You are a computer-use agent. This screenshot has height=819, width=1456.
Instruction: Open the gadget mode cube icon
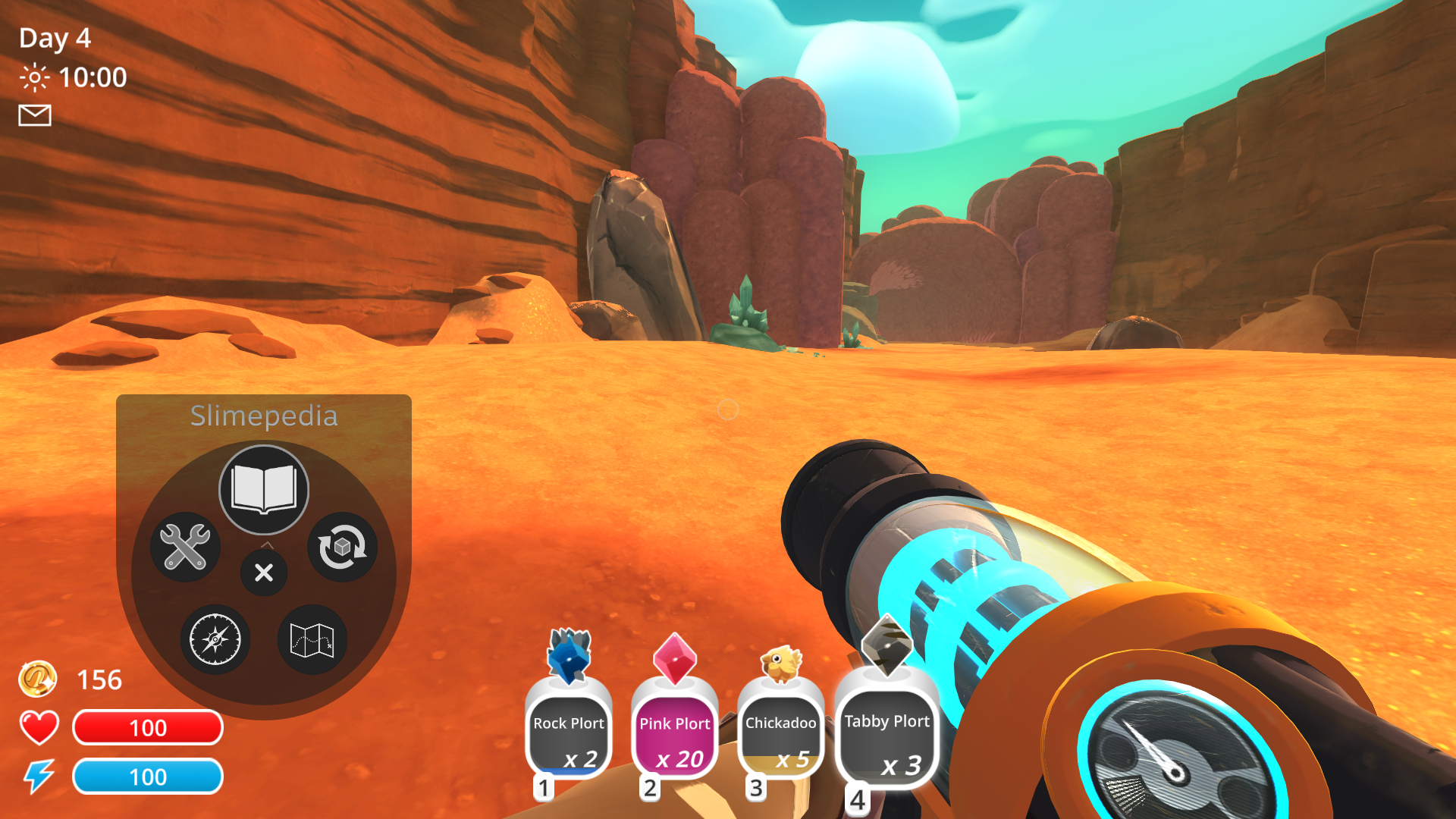342,548
